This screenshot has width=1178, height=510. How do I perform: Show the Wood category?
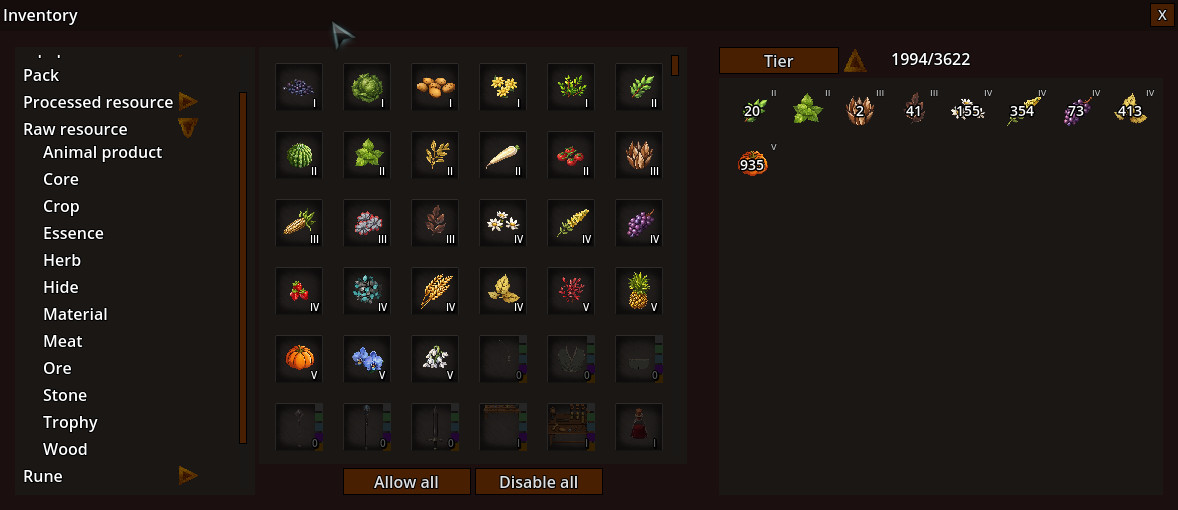pyautogui.click(x=65, y=449)
